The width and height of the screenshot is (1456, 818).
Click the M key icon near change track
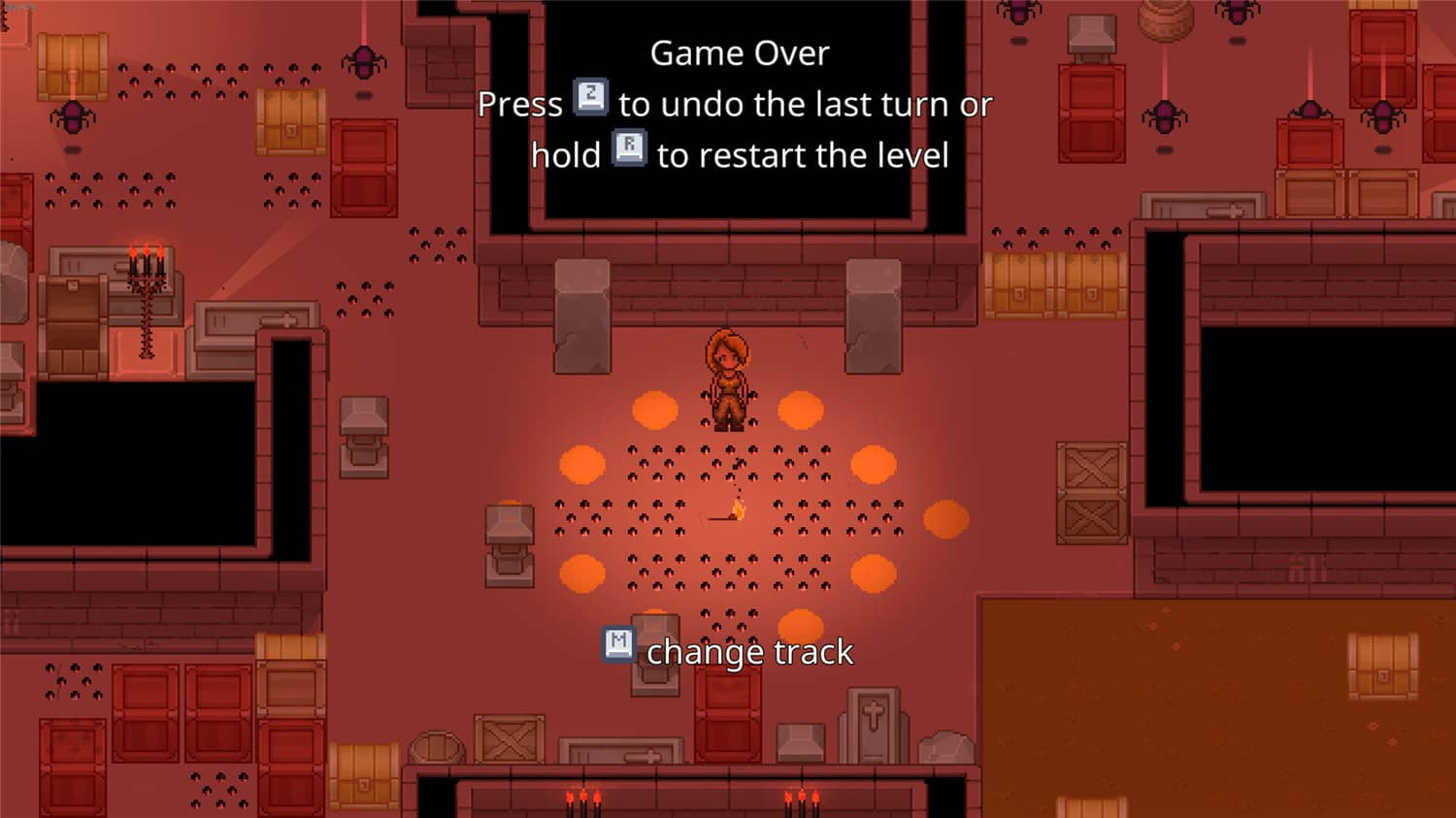pos(617,644)
